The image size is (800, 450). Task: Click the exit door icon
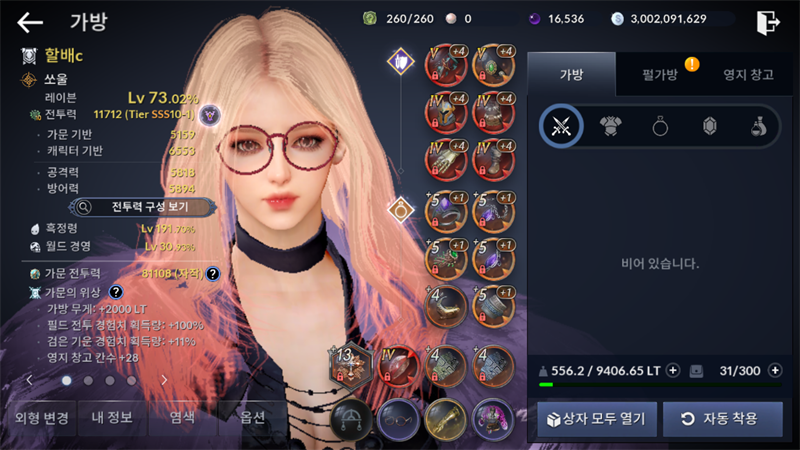768,21
